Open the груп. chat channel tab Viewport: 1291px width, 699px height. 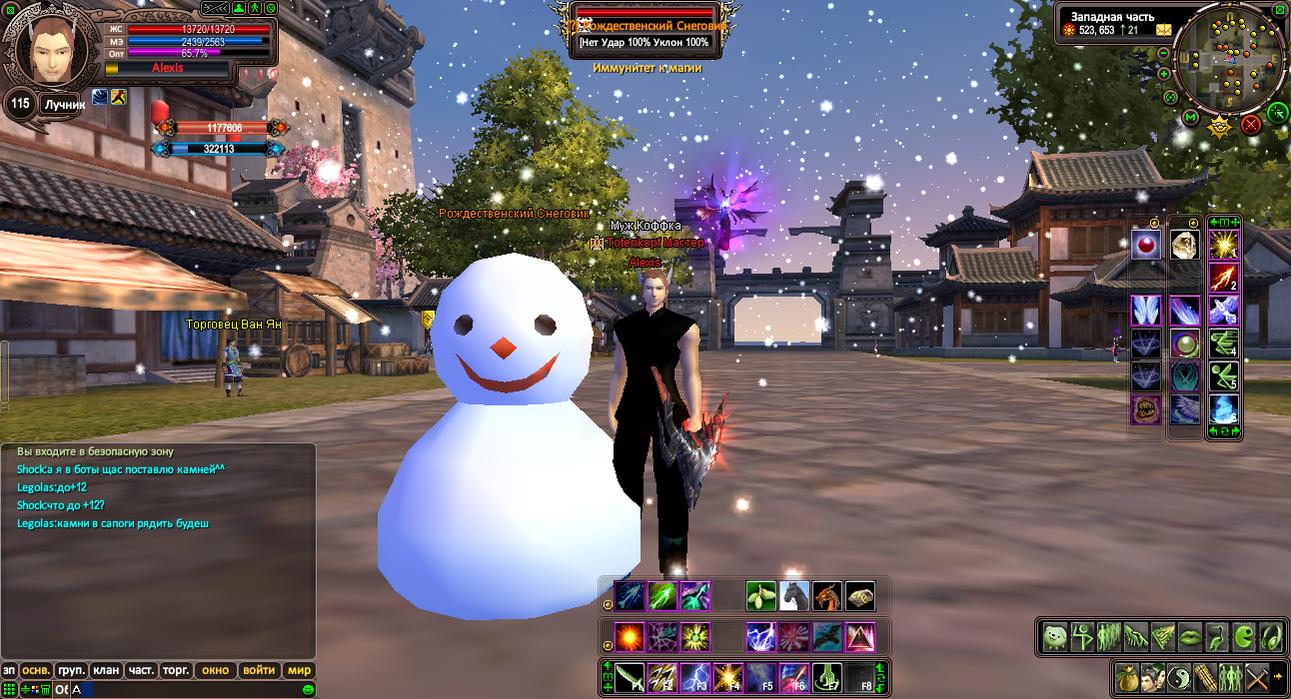tap(71, 670)
